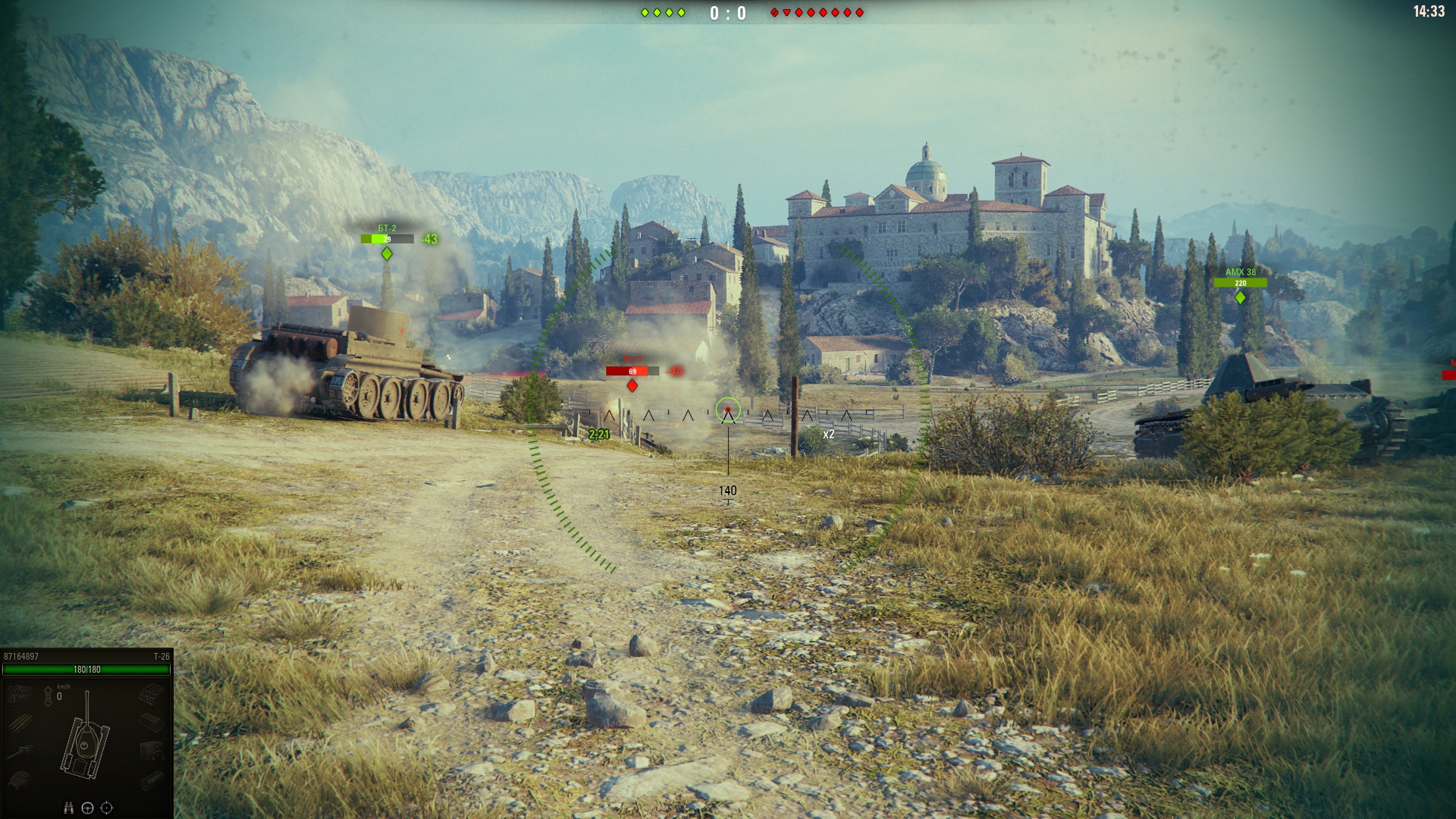Click the binoculars crew icon
1456x819 pixels.
tap(68, 808)
